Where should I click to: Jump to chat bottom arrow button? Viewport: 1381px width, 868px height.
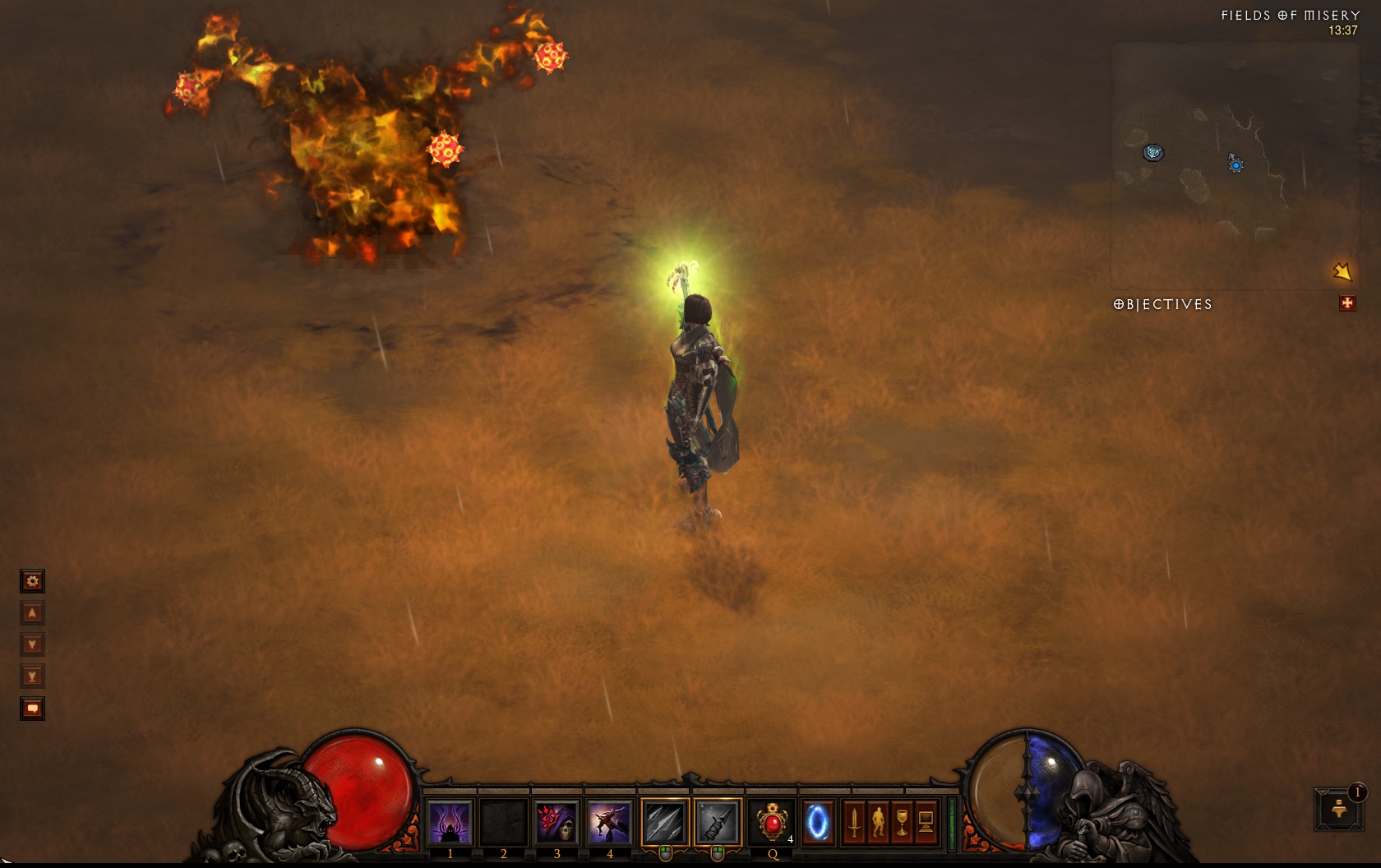32,676
